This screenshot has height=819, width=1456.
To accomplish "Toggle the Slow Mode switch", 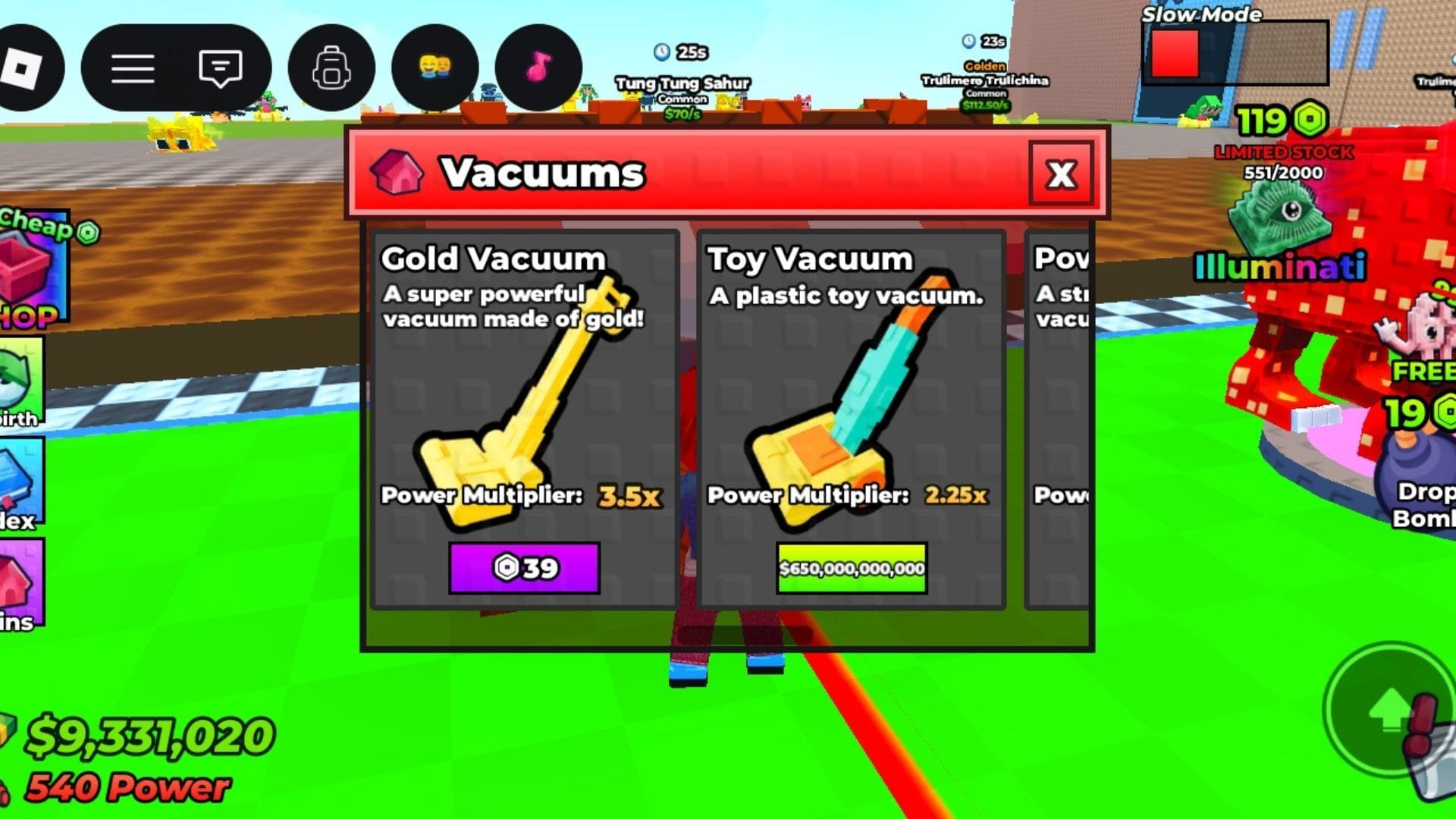I will [x=1236, y=53].
